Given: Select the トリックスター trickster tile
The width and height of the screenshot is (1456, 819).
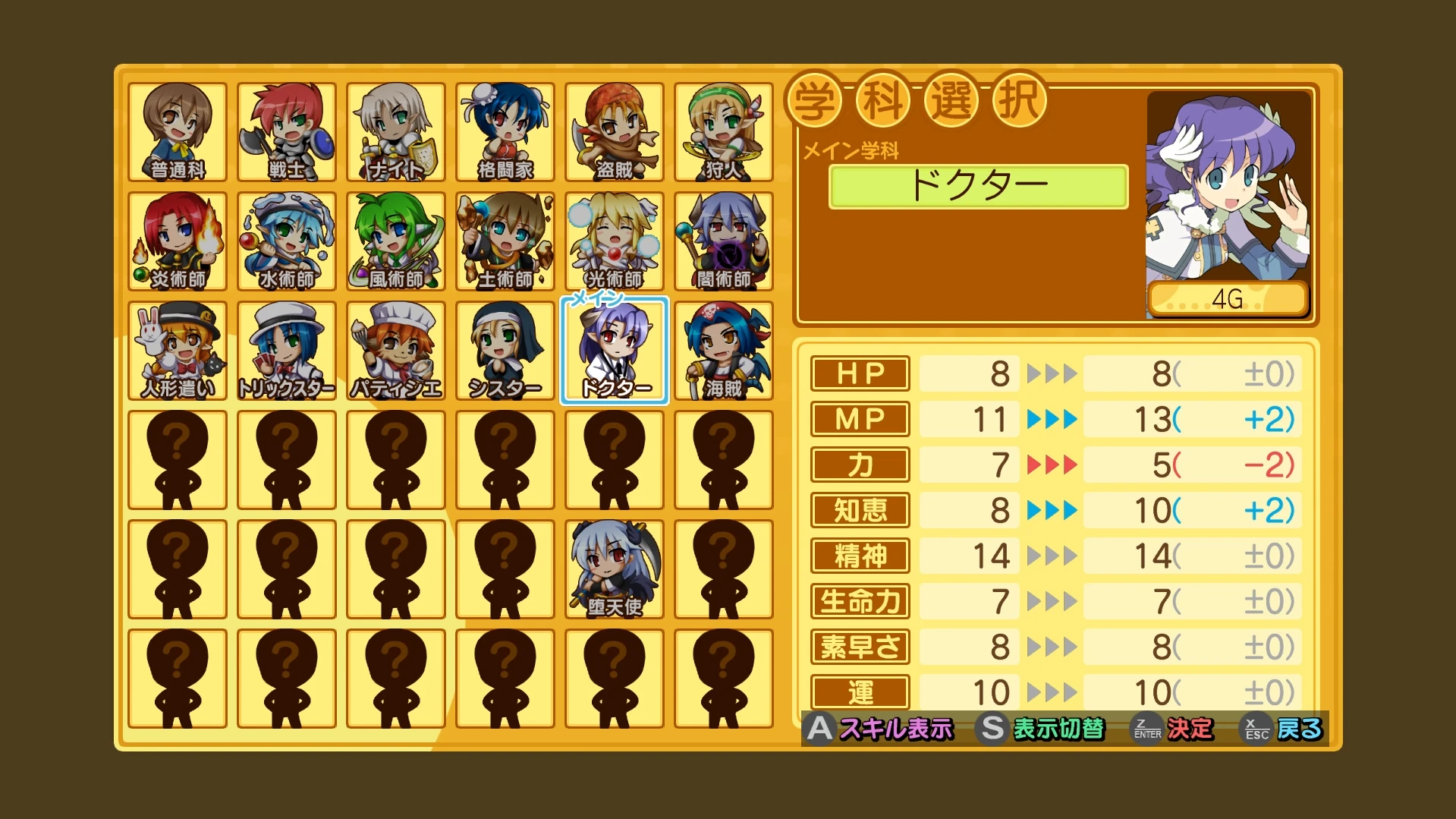Looking at the screenshot, I should [287, 351].
